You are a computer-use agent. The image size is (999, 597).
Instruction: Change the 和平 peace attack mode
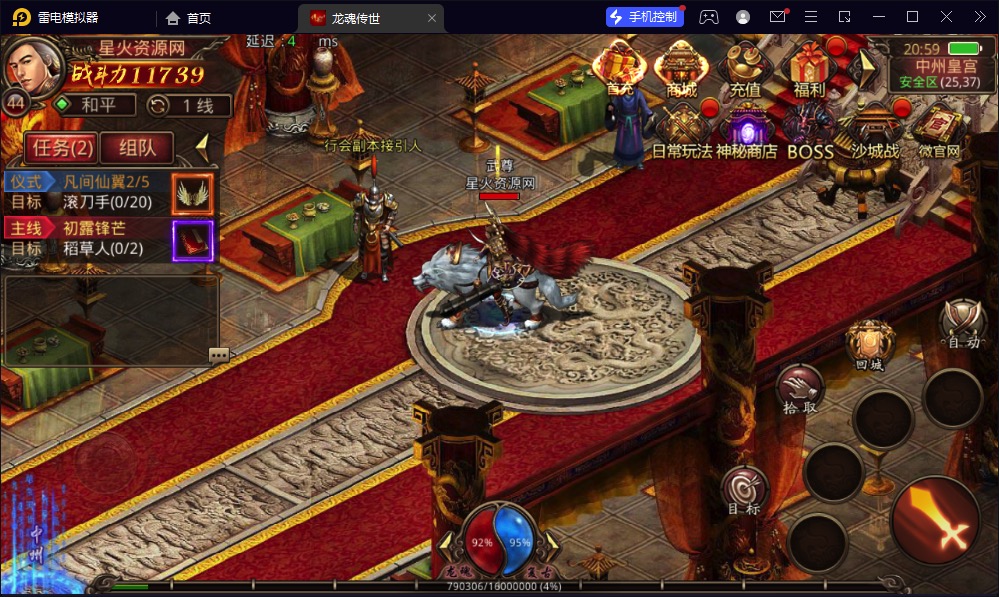pyautogui.click(x=92, y=105)
